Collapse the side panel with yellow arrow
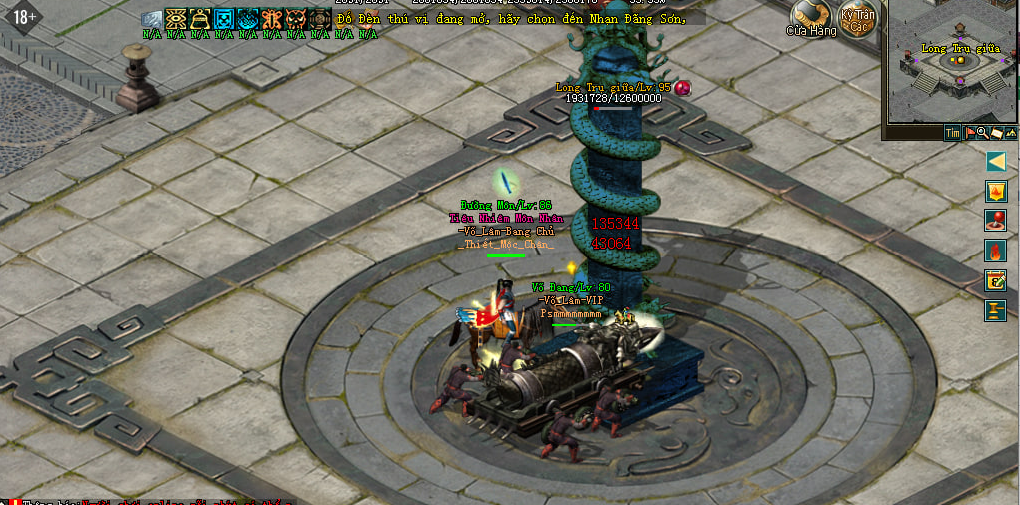The height and width of the screenshot is (505, 1020). pyautogui.click(x=995, y=161)
